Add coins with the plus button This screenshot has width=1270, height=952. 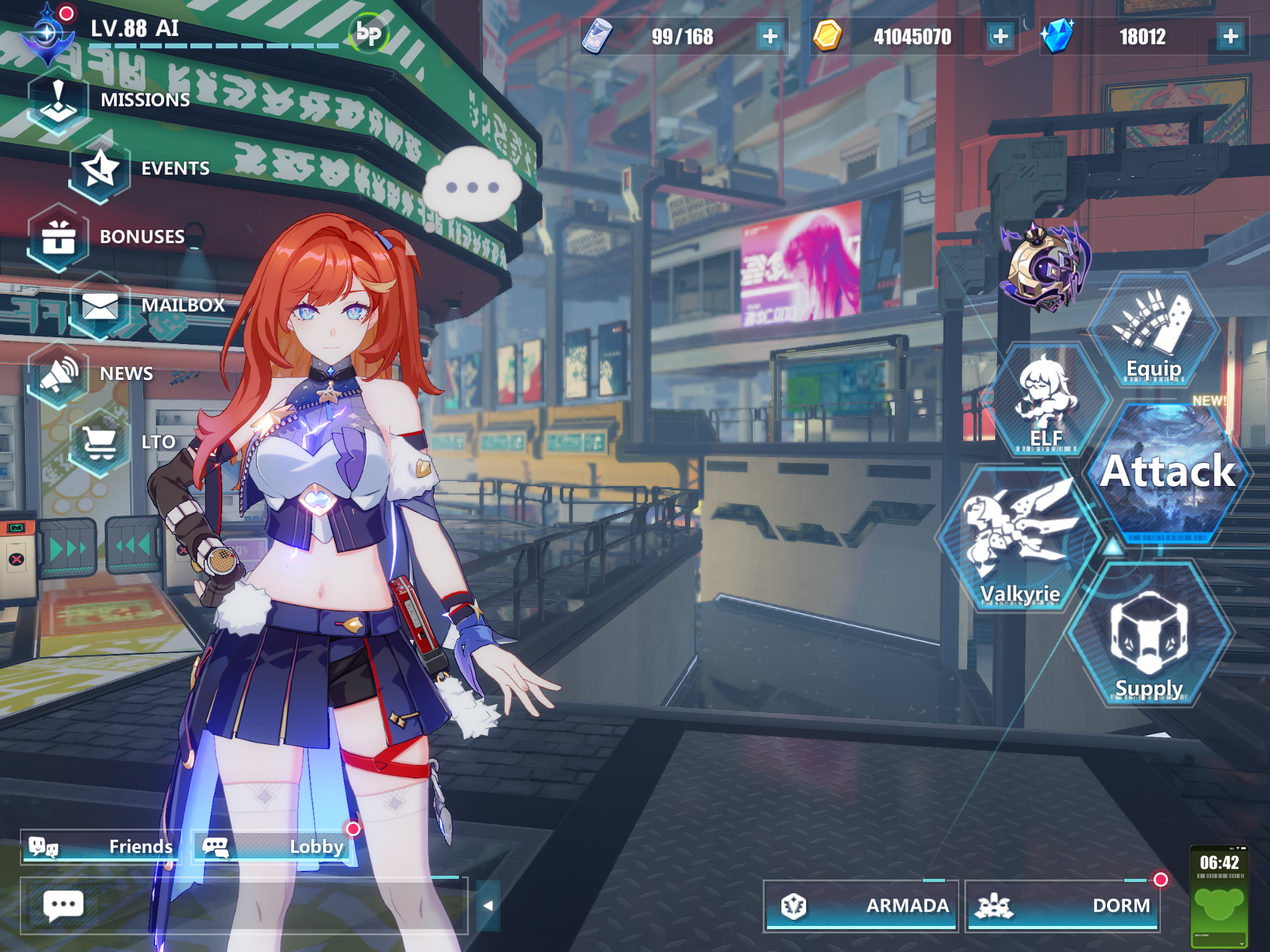point(1000,37)
